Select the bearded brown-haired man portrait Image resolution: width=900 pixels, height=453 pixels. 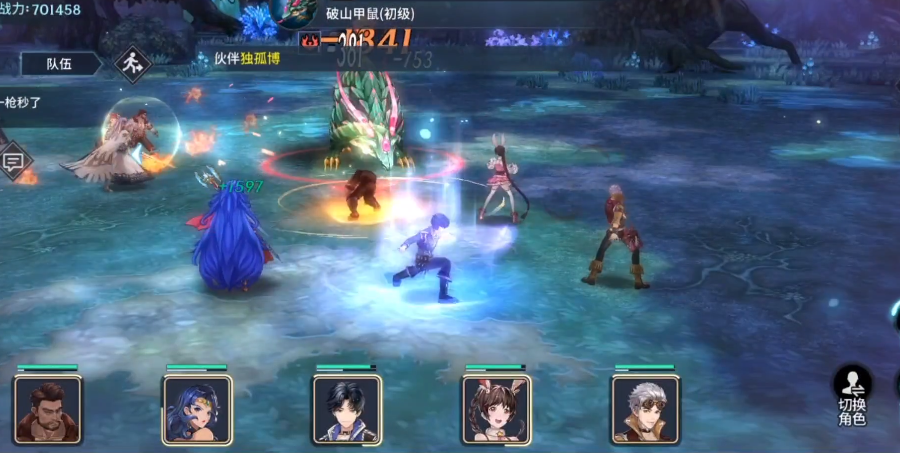pos(48,409)
